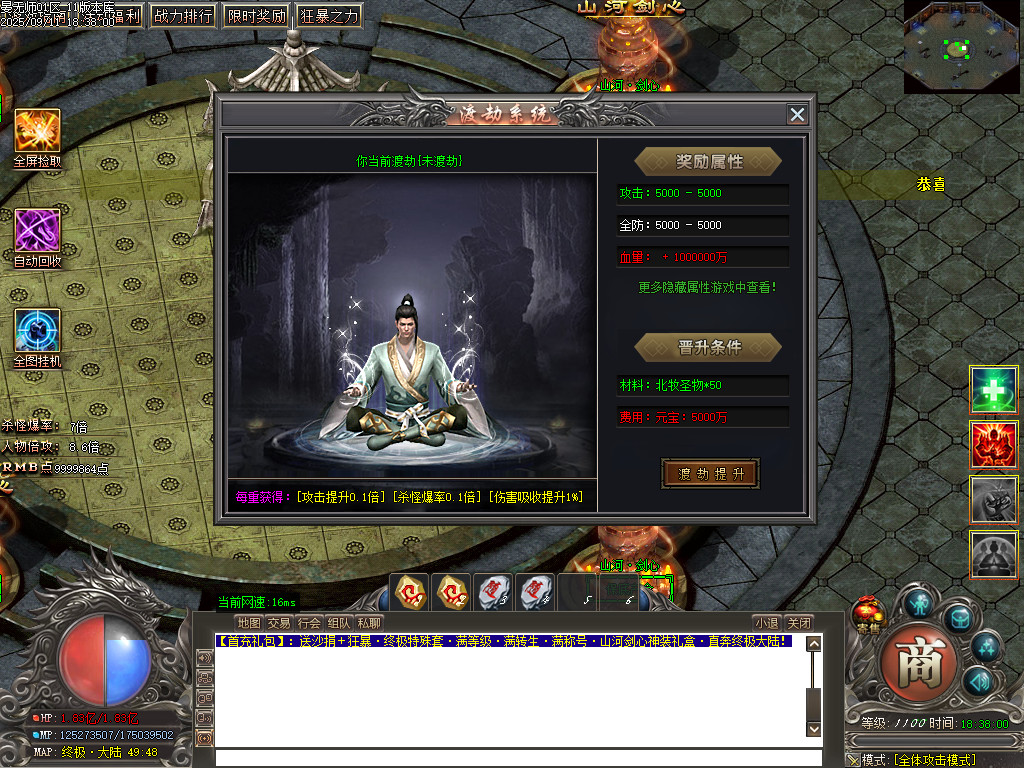Open the 交易 trade button
The width and height of the screenshot is (1024, 768).
click(x=279, y=622)
